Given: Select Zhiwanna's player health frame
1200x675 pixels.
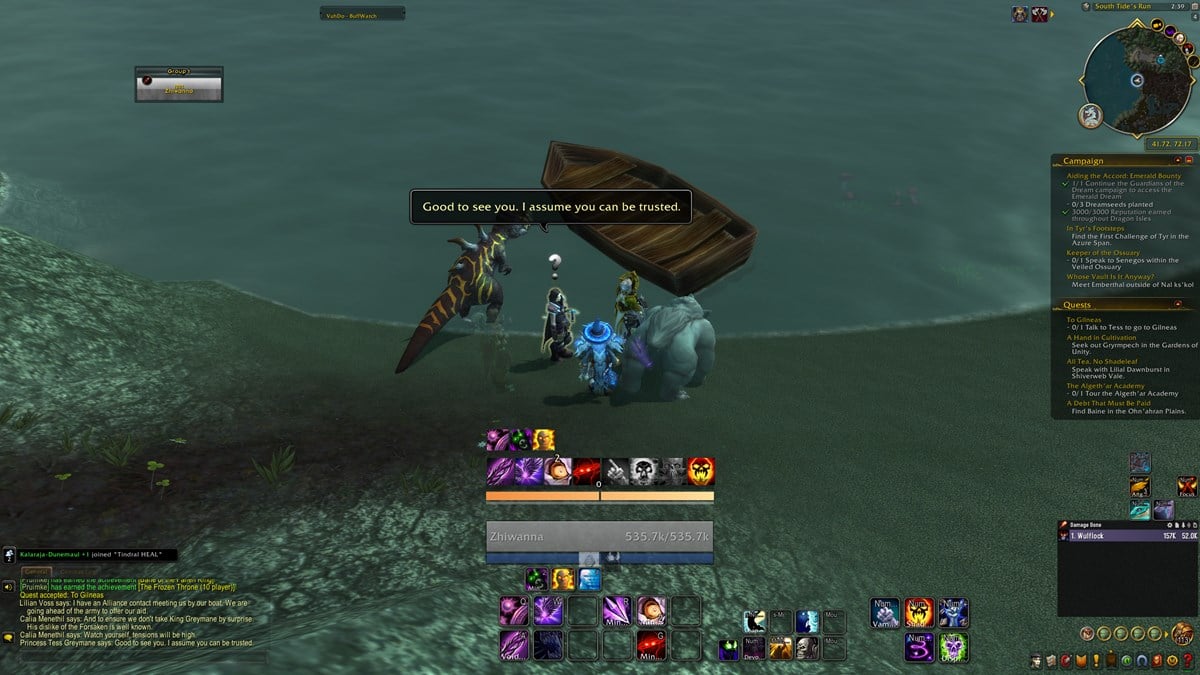Looking at the screenshot, I should [x=599, y=536].
